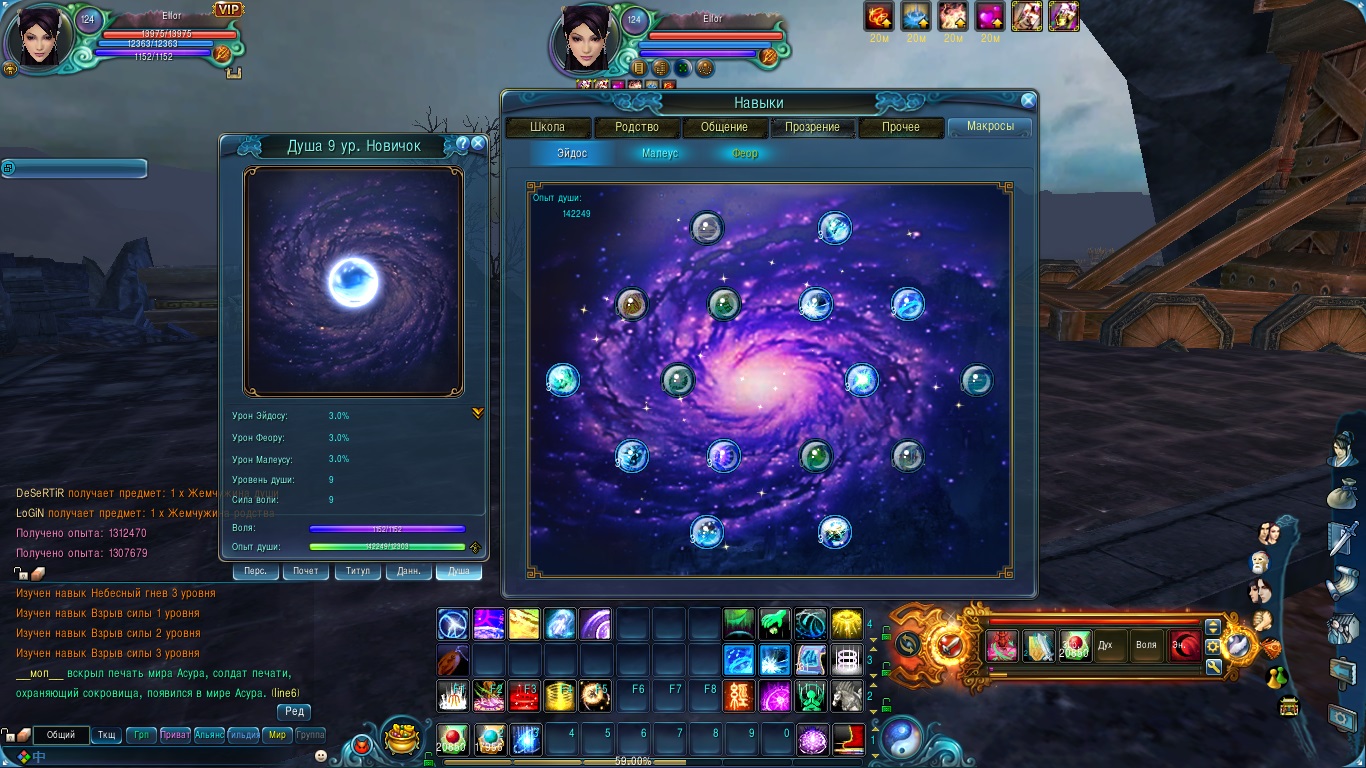
Task: Open the Почет tab
Action: (x=306, y=571)
